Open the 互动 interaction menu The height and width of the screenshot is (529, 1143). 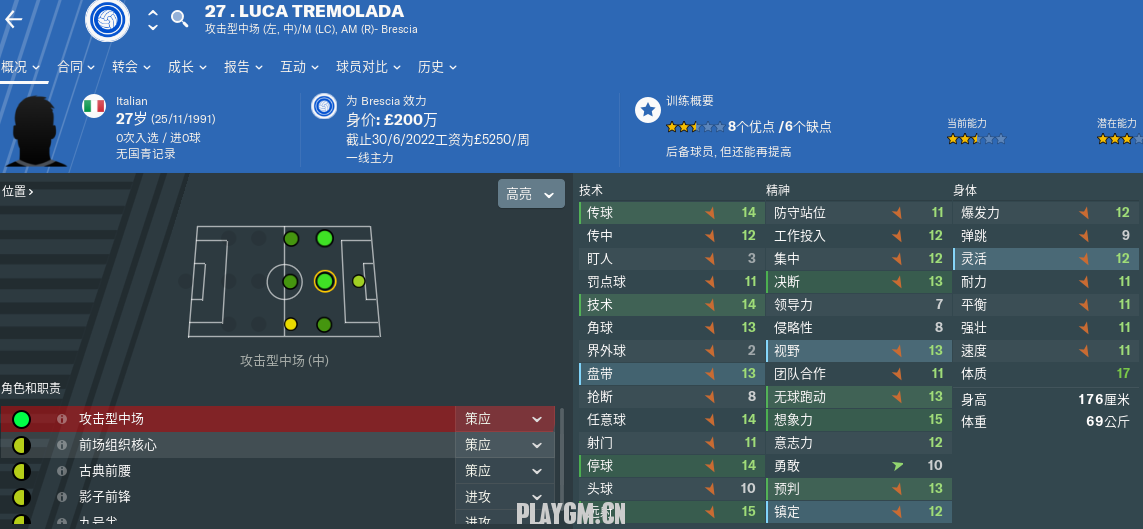click(x=299, y=67)
